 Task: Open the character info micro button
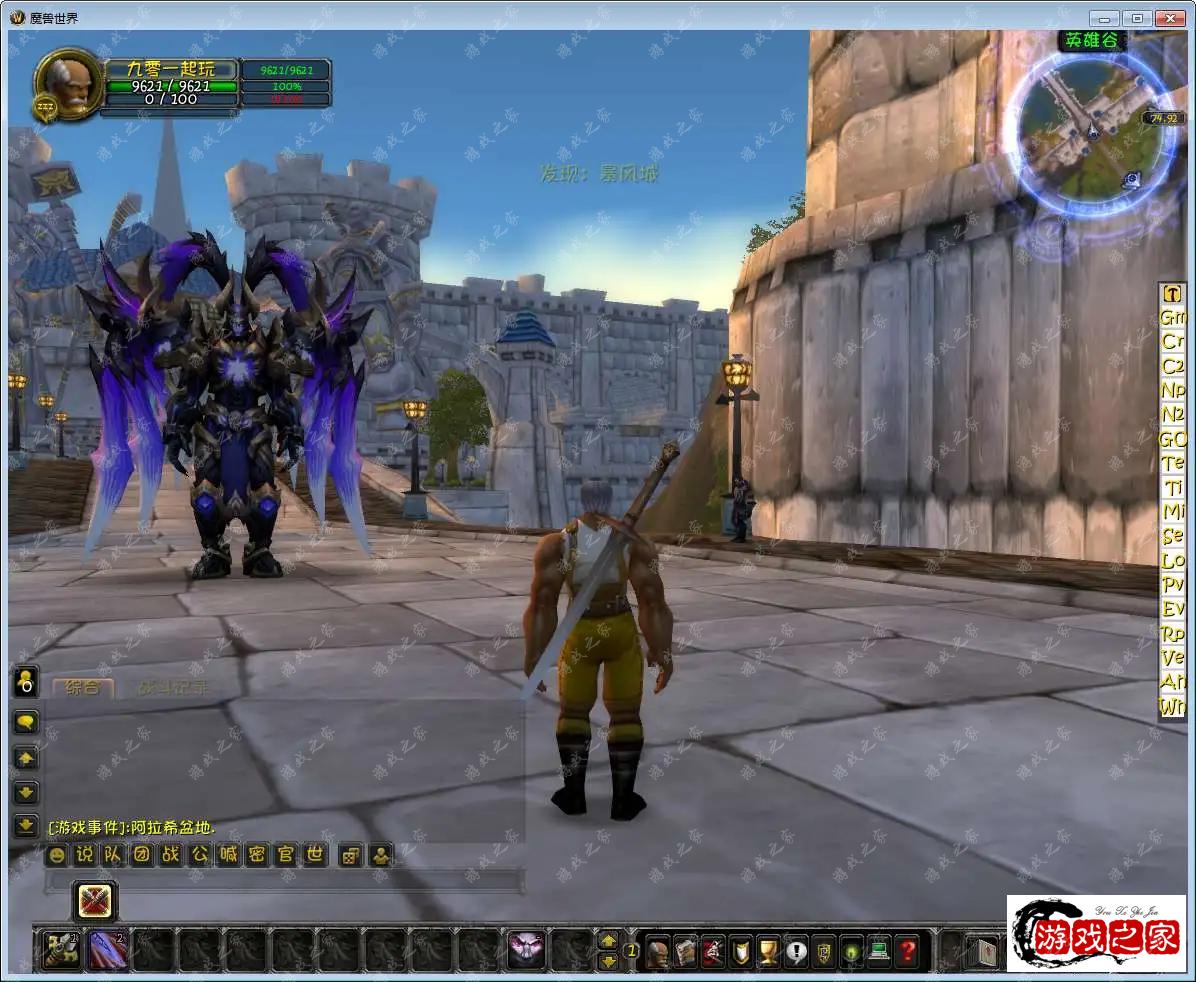point(657,950)
